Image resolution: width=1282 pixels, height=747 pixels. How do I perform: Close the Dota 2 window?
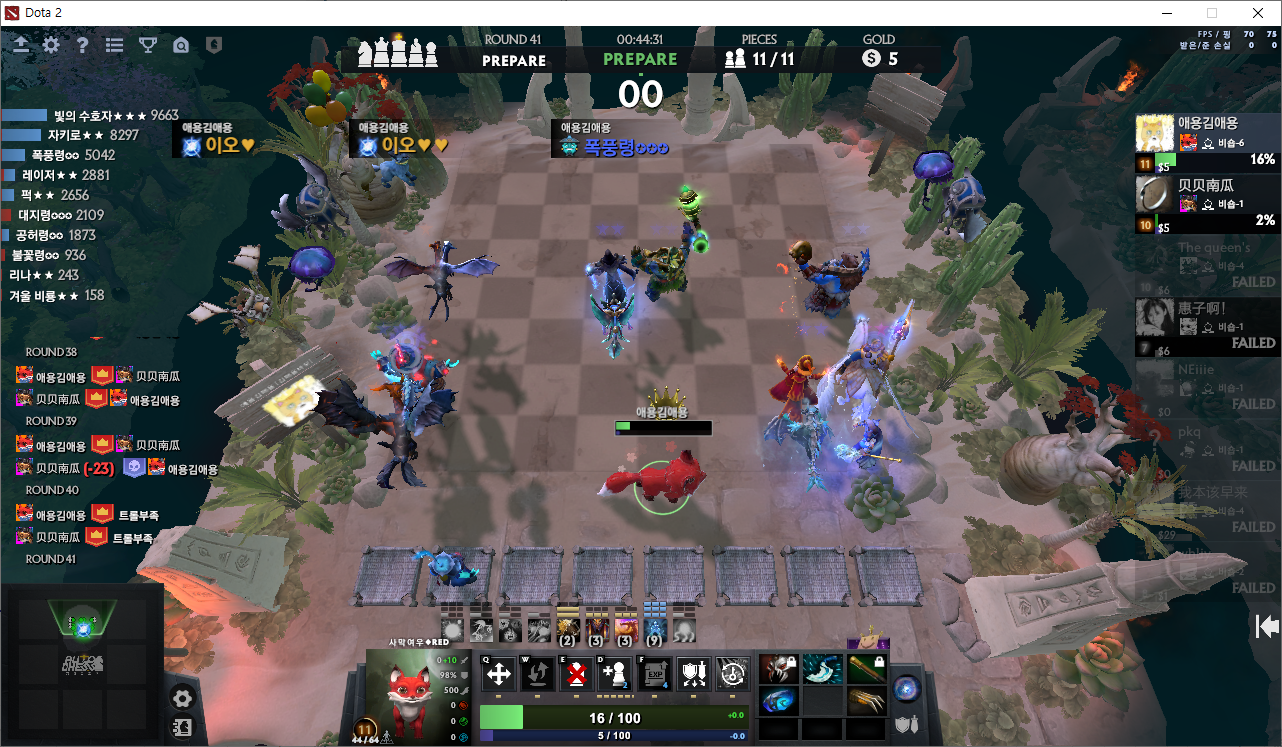(1258, 13)
